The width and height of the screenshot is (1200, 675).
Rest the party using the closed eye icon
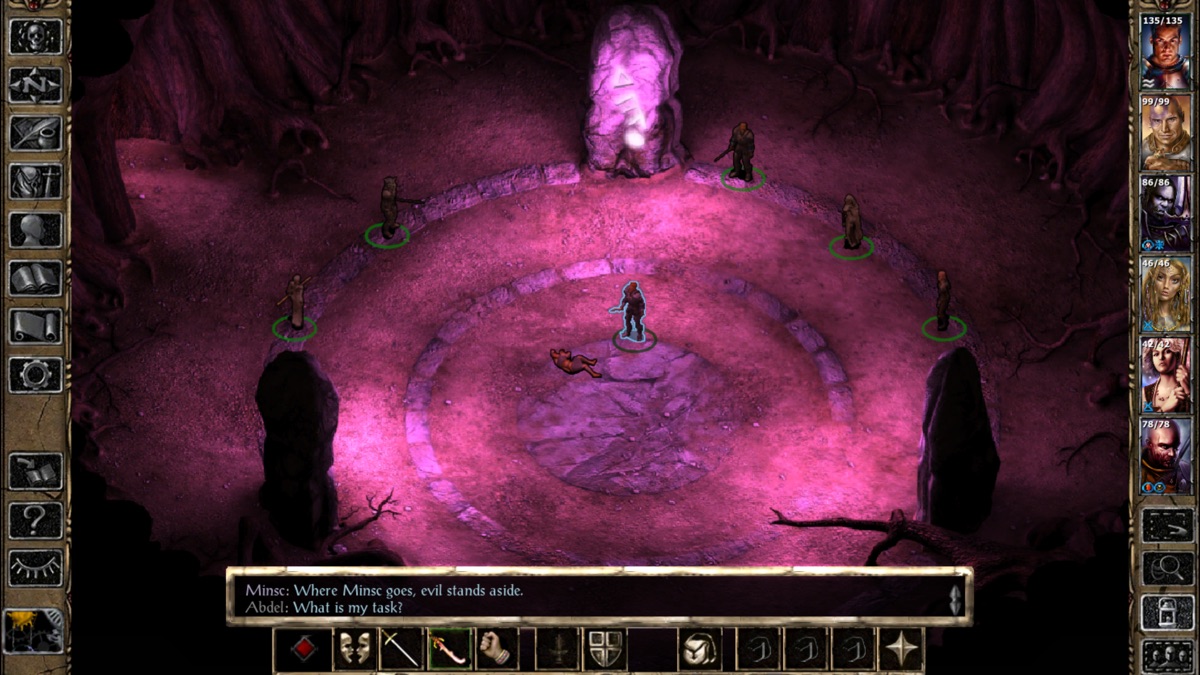[x=36, y=568]
